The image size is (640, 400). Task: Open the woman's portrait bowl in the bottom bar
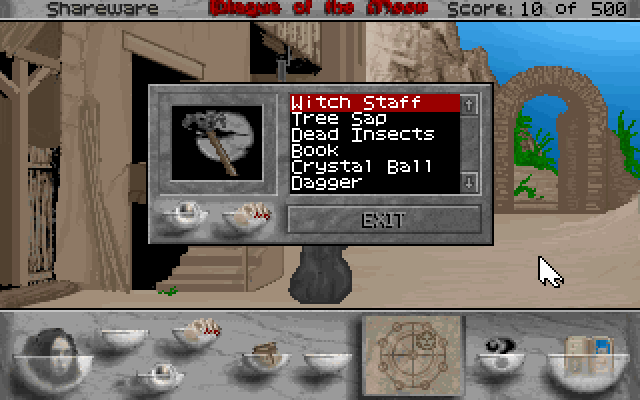55,354
